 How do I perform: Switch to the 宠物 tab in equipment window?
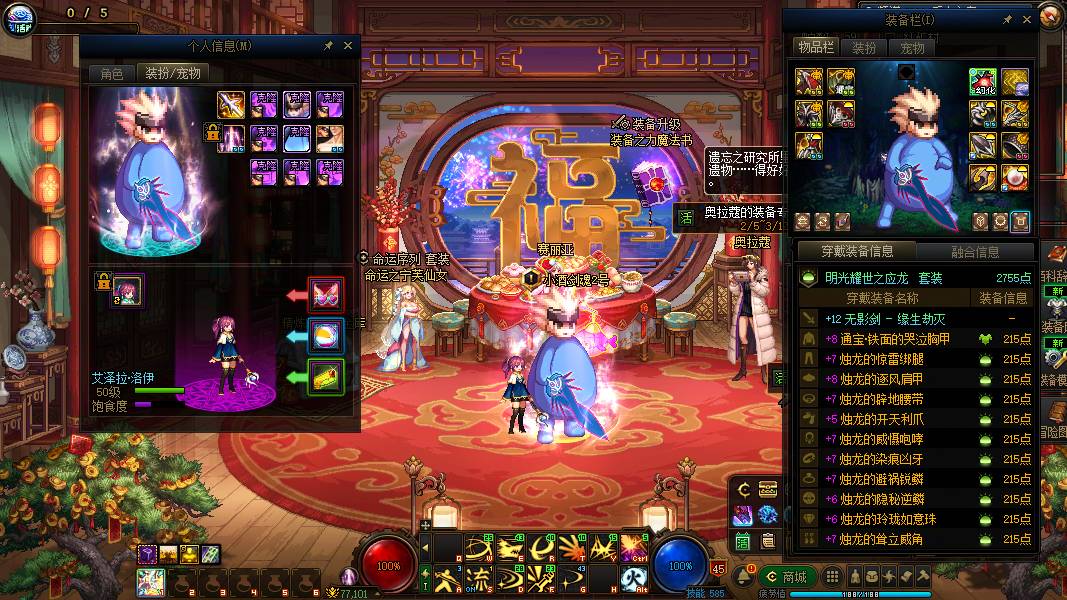pos(912,47)
